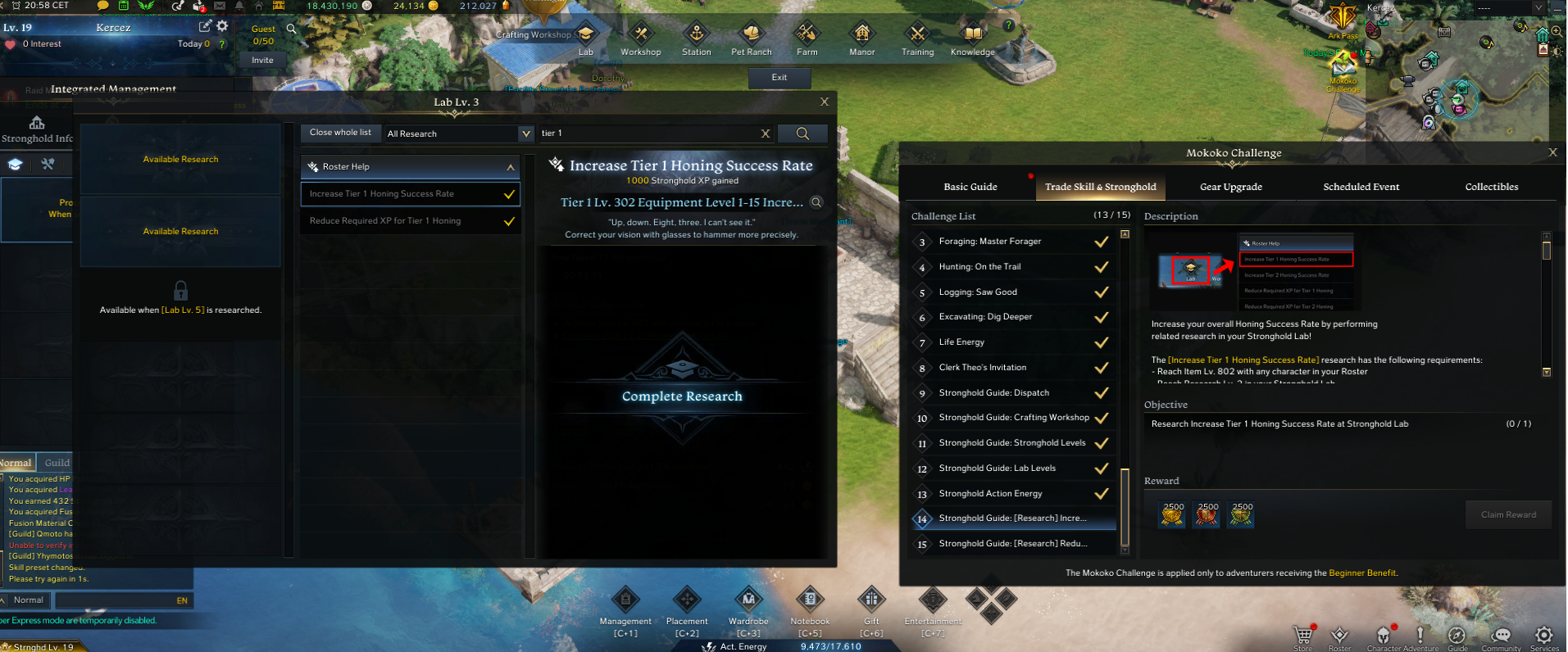Close the Mokoko Challenge panel
Image resolution: width=1568 pixels, height=652 pixels.
point(1552,152)
